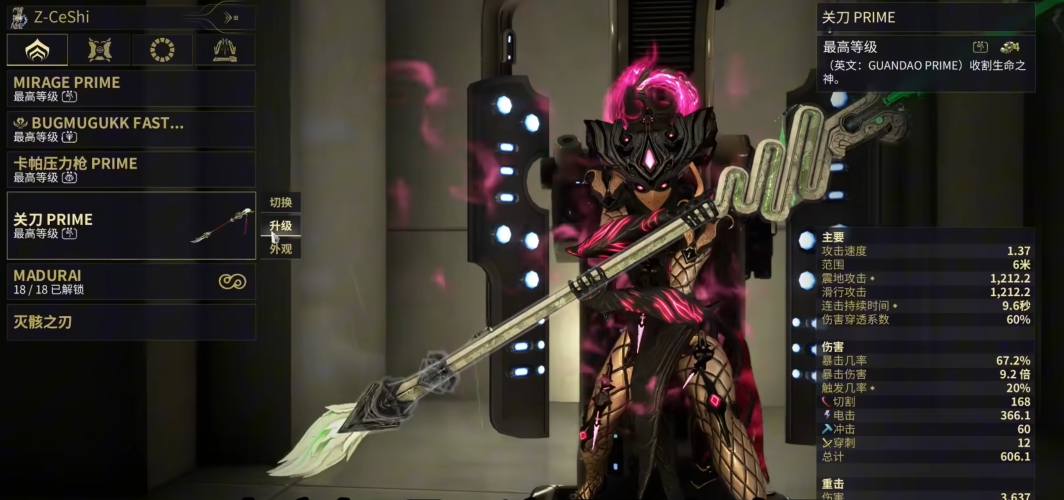Click the 切换 (switch) button
This screenshot has height=500, width=1064.
pyautogui.click(x=281, y=202)
